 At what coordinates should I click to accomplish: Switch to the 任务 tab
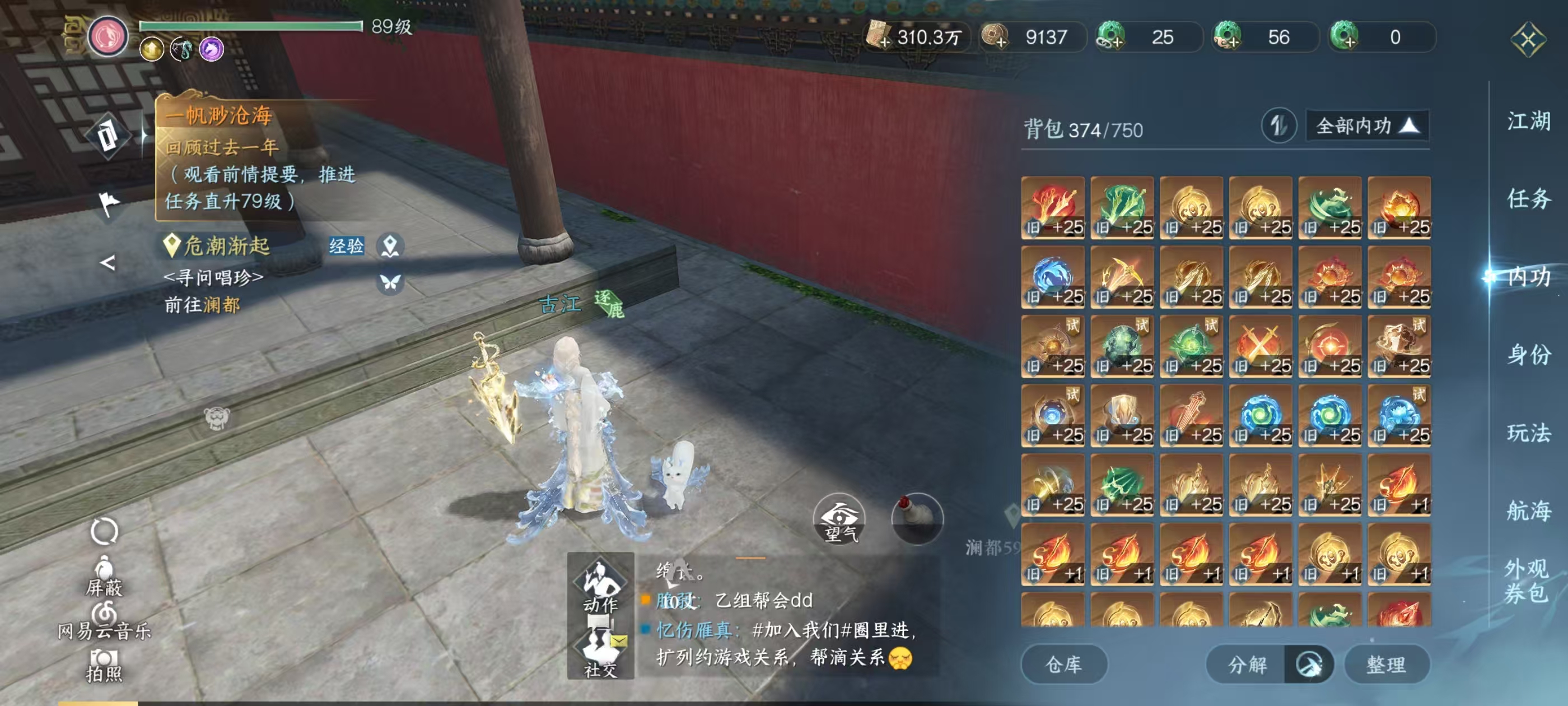coord(1528,198)
